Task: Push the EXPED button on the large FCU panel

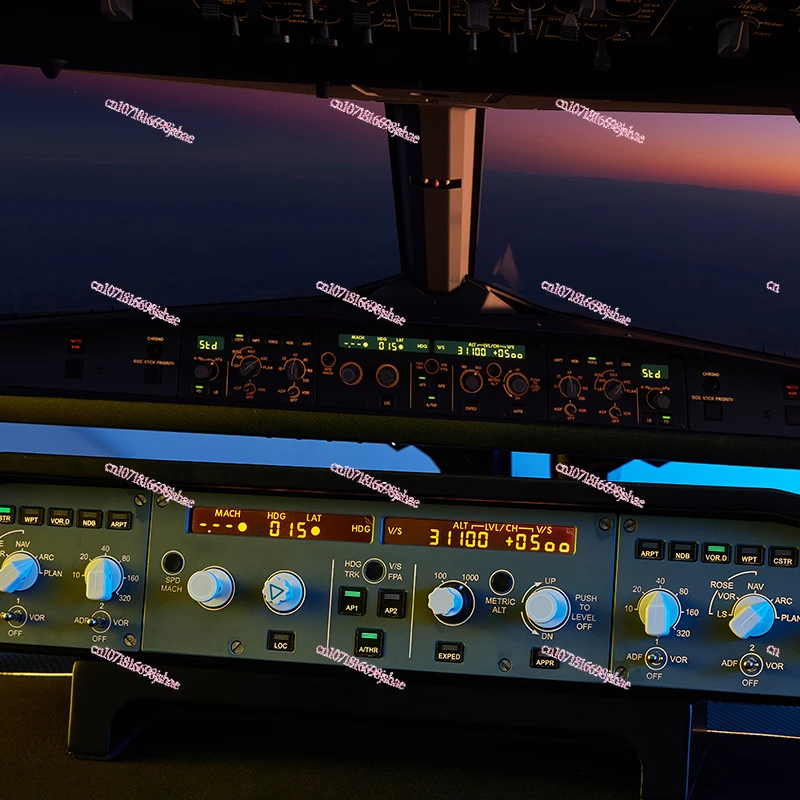Action: tap(449, 652)
